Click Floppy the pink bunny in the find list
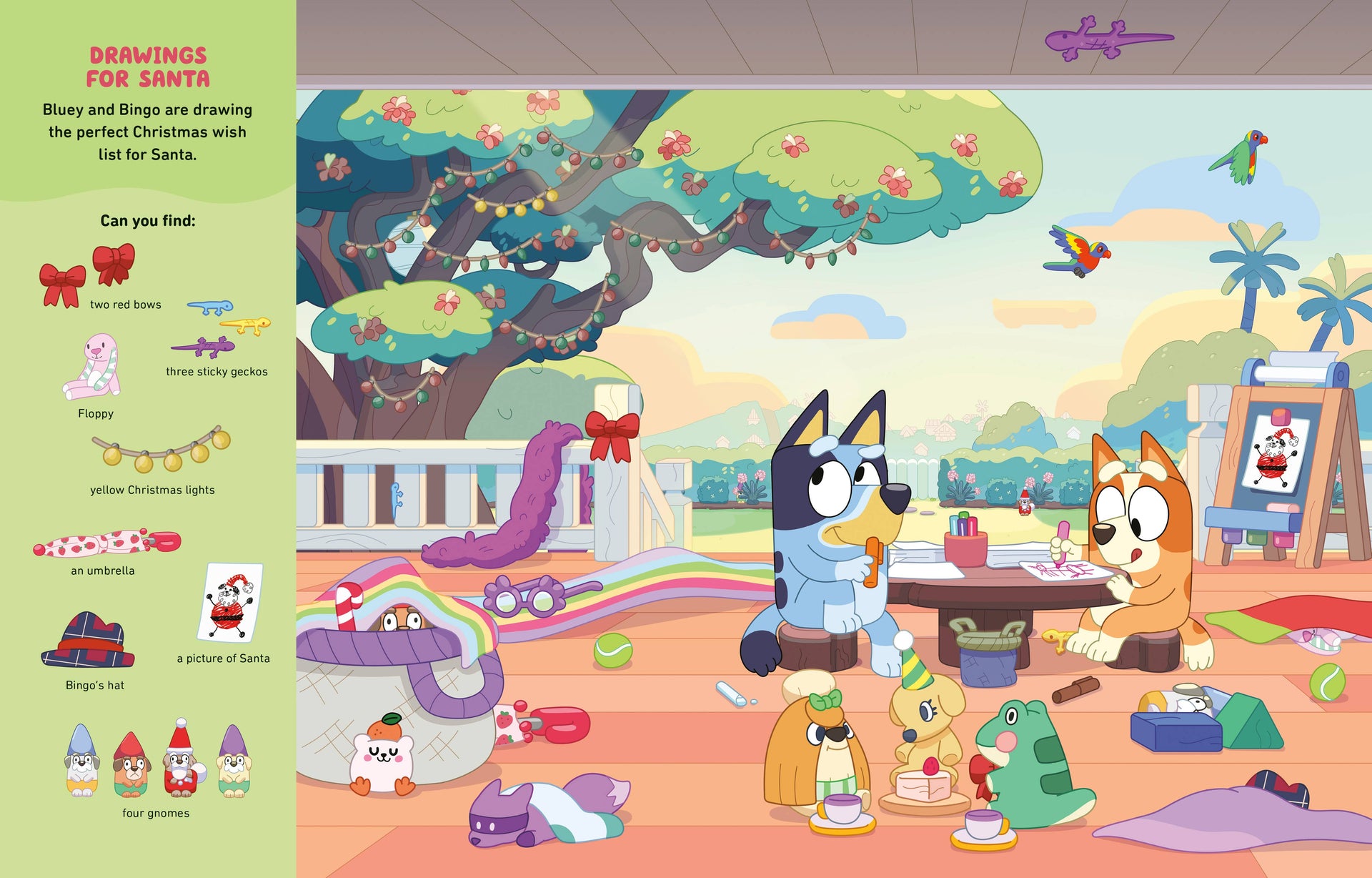The width and height of the screenshot is (1372, 878). pyautogui.click(x=93, y=368)
